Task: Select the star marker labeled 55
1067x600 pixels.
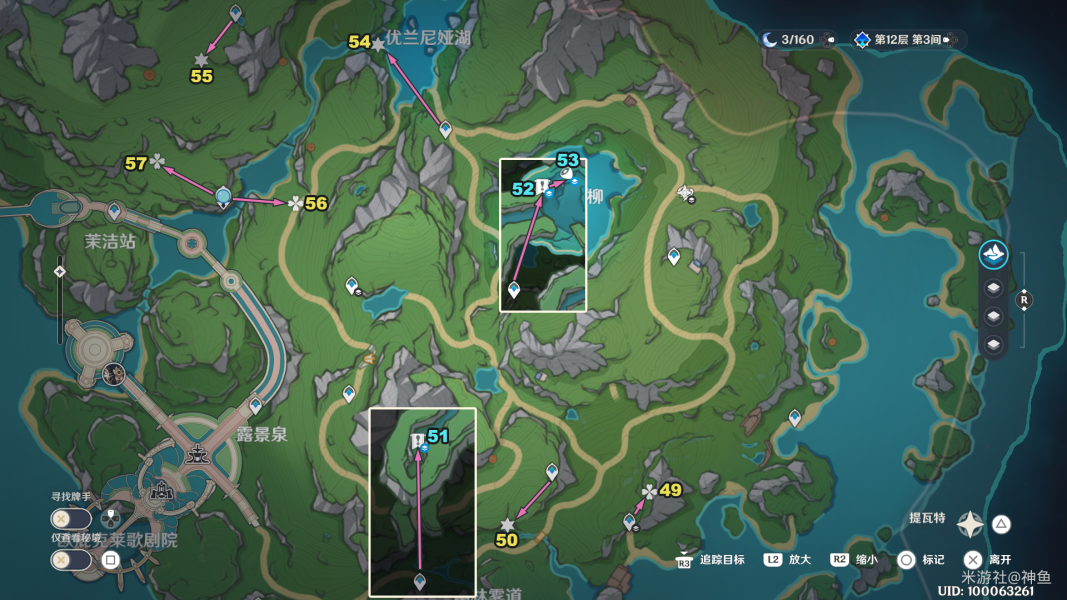Action: pyautogui.click(x=202, y=60)
